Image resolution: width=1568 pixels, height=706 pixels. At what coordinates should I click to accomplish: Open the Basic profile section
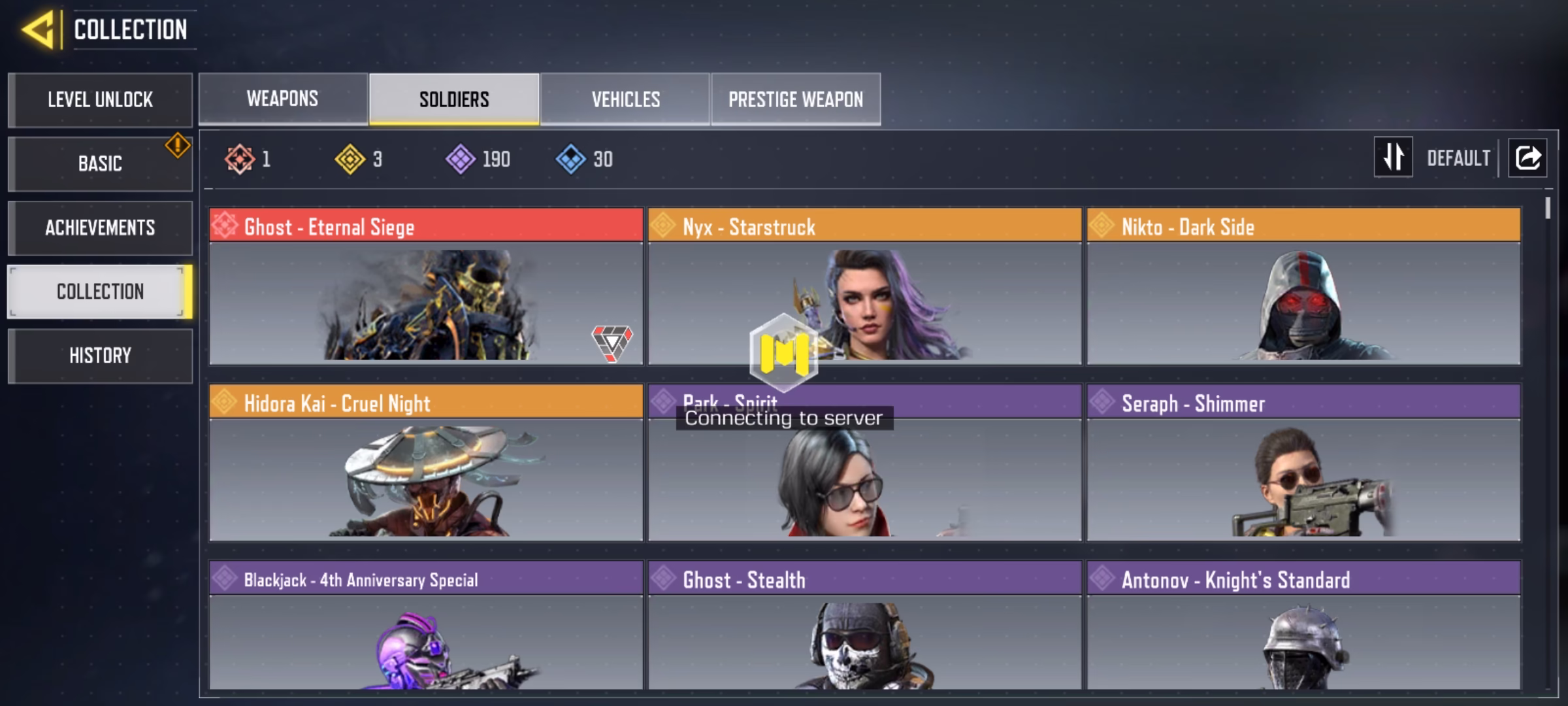(x=100, y=163)
